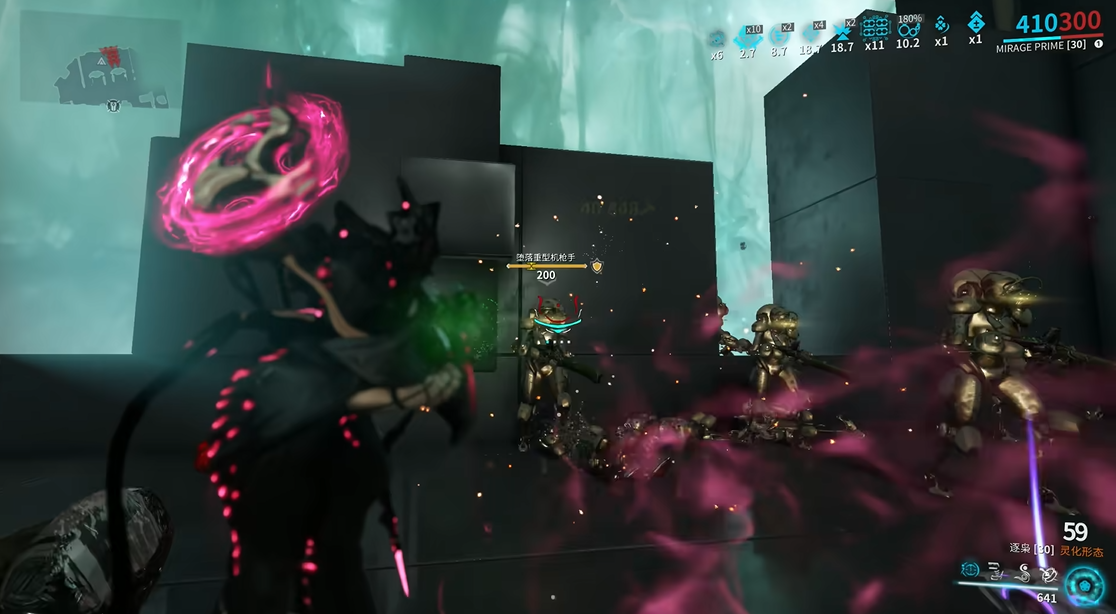Click the clover-shaped x1 buff icon
1116x614 pixels.
[x=941, y=24]
